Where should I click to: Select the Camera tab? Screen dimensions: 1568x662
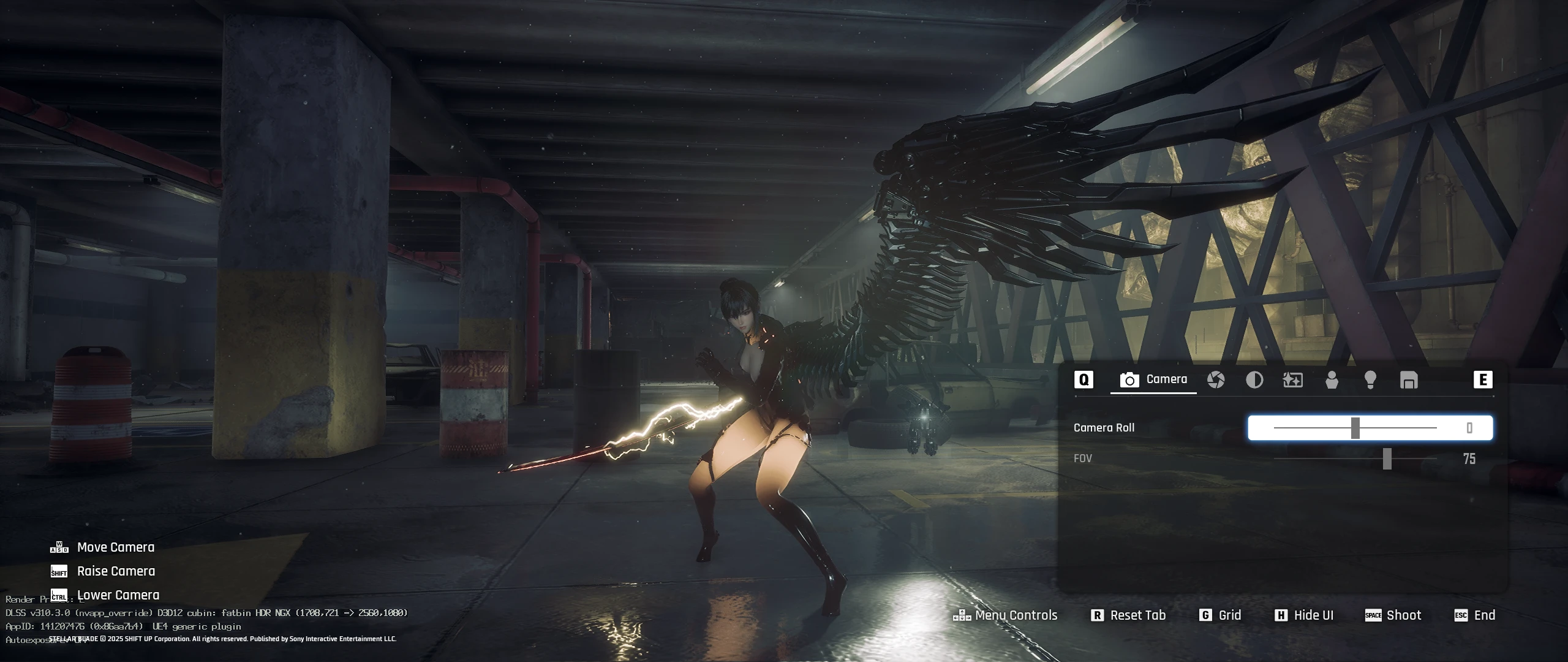click(x=1153, y=380)
